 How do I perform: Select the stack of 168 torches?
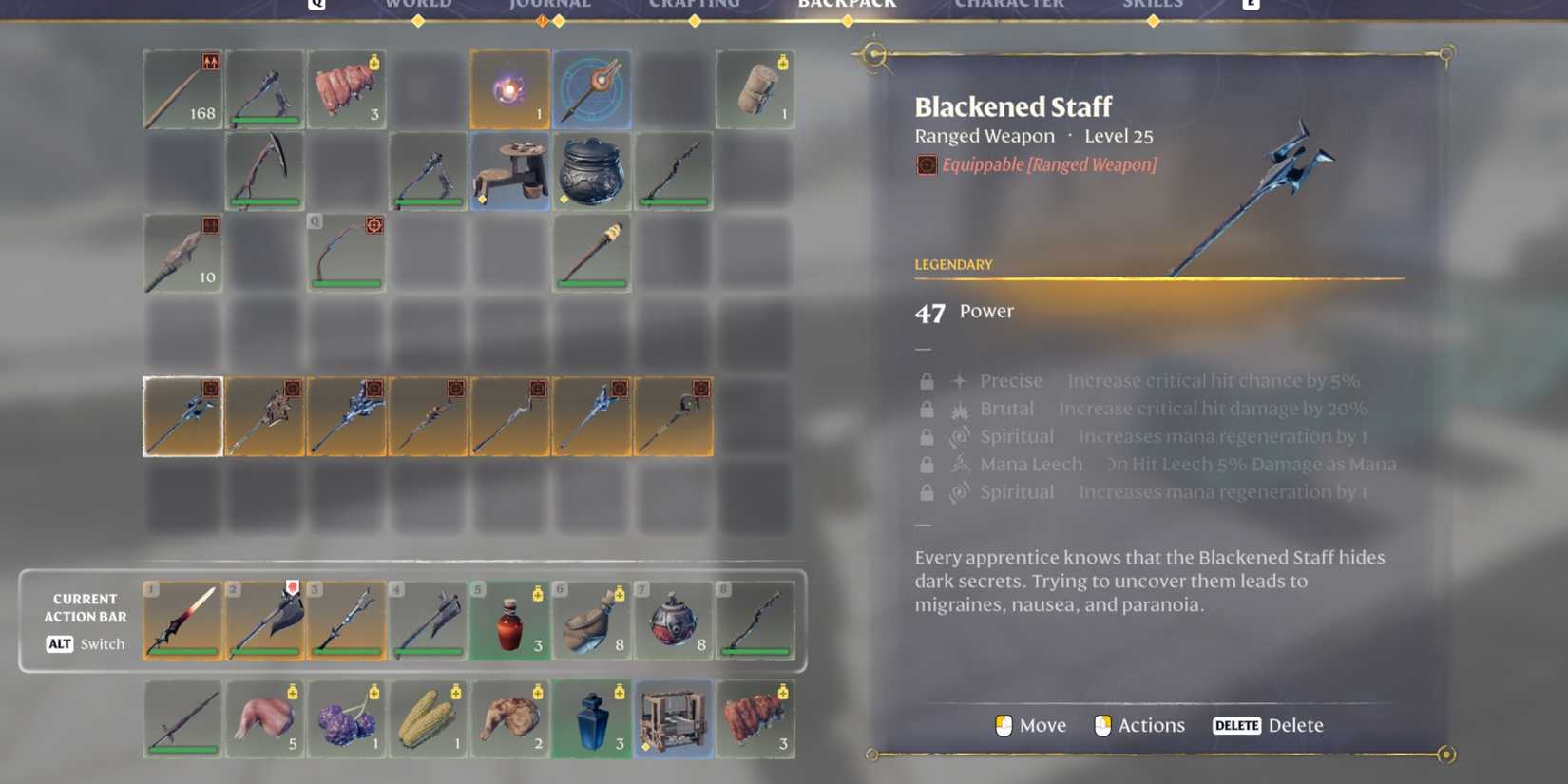(182, 88)
